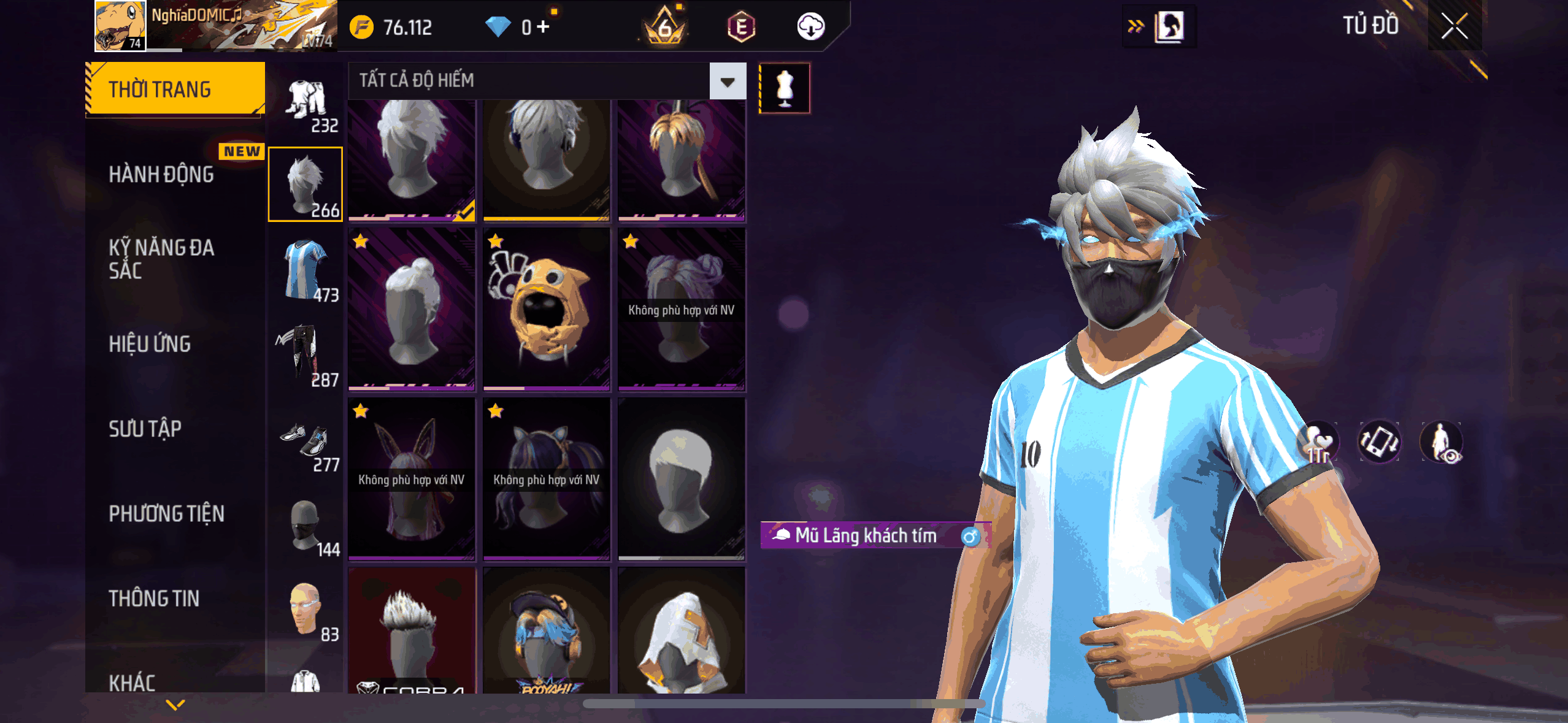Switch to the Phương Tiện tab
This screenshot has height=723, width=1568.
point(166,514)
